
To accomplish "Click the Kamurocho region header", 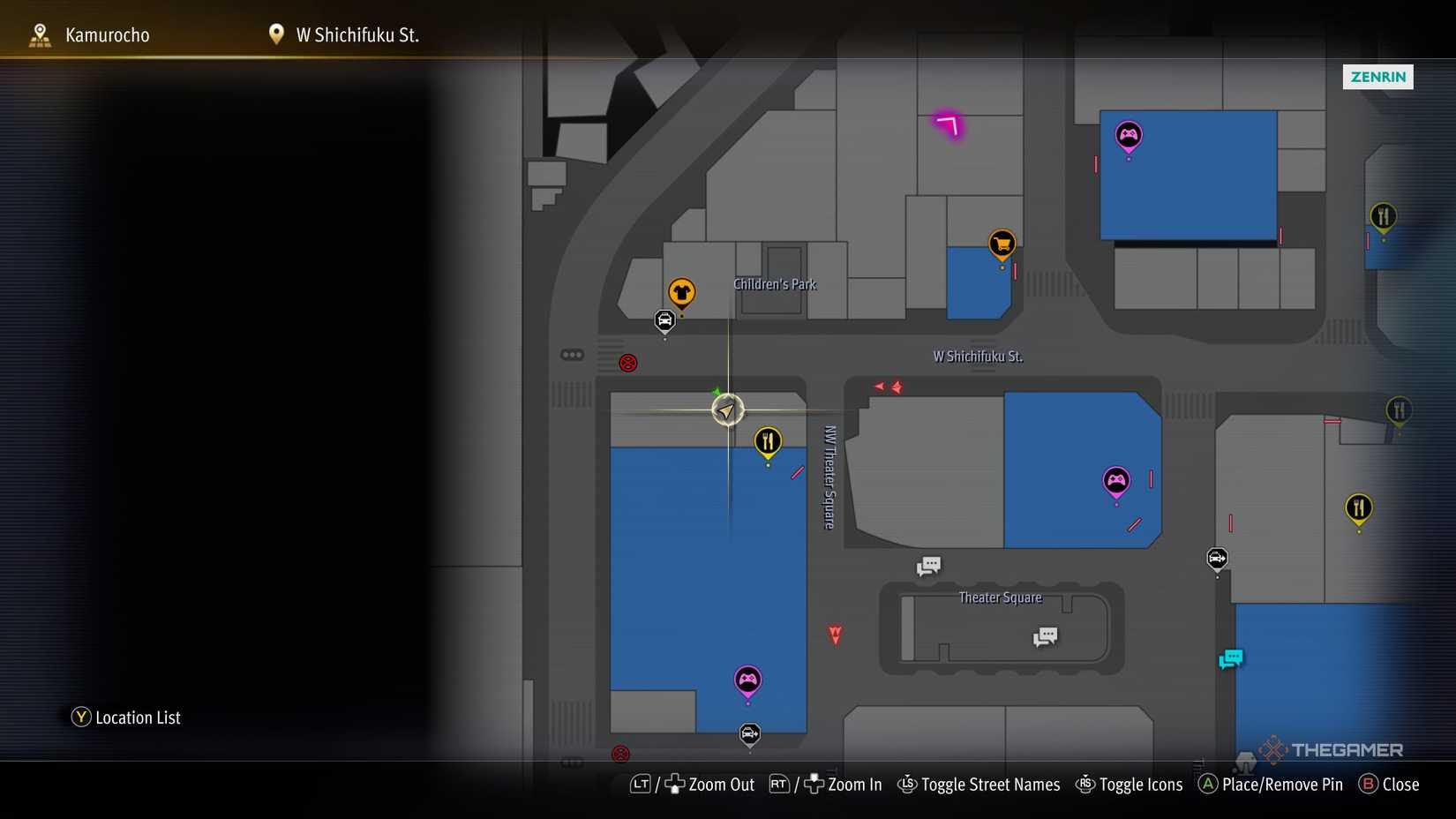I will (107, 34).
